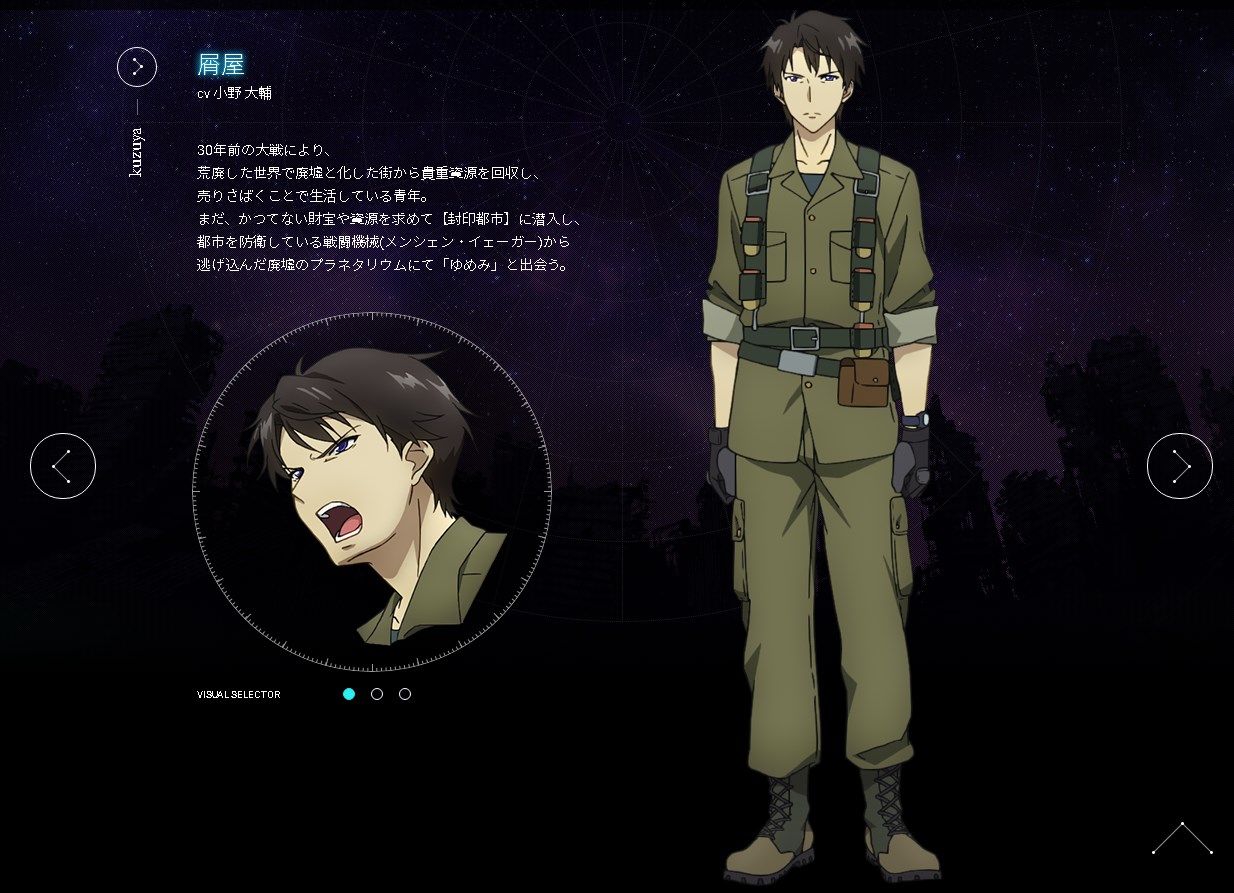Click the circular arrow icon above kuzuya
1234x893 pixels.
137,67
